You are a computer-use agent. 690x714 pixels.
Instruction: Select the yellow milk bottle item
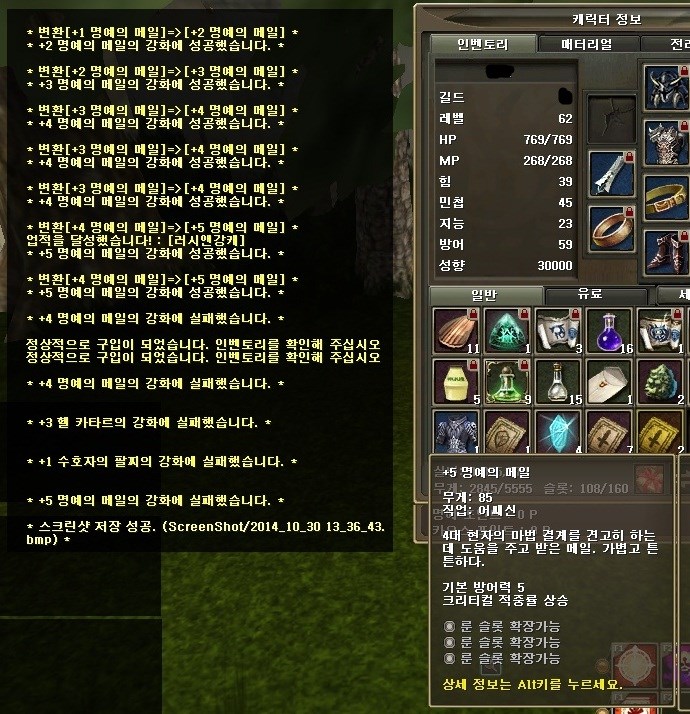(x=456, y=382)
